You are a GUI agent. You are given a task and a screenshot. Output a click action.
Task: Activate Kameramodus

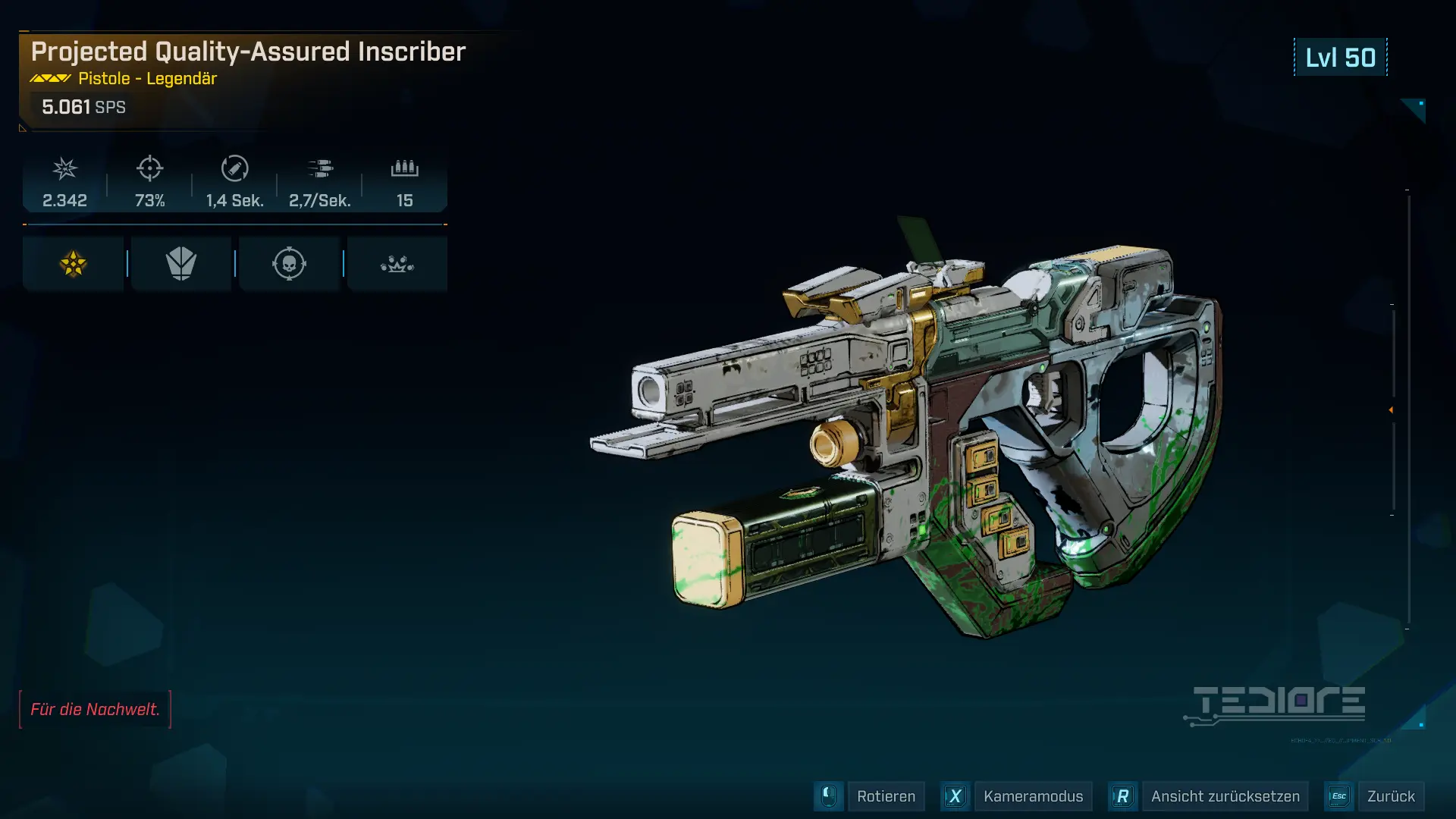pos(1032,796)
